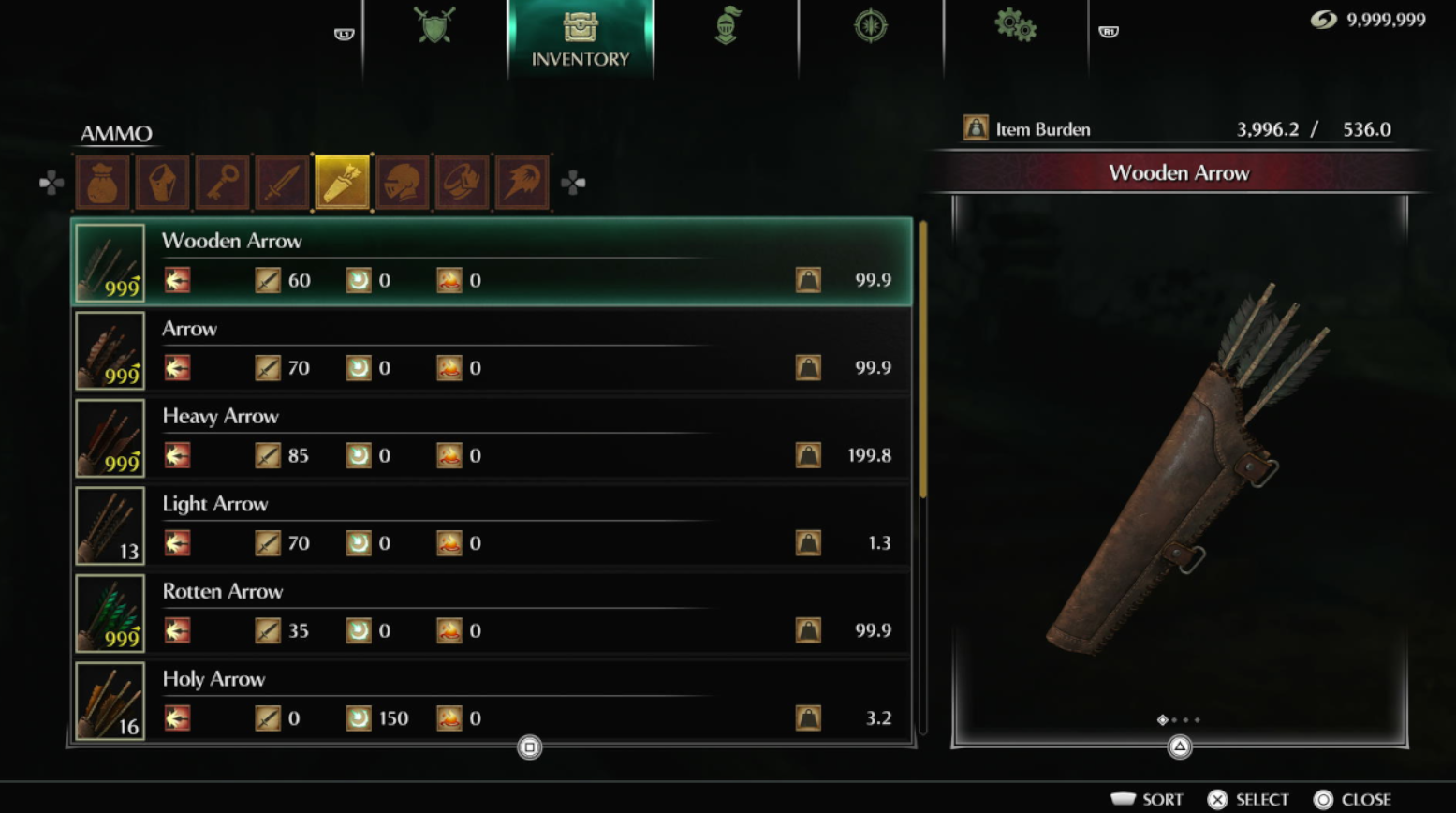Open the shield and swords equipment tab

pos(434,26)
